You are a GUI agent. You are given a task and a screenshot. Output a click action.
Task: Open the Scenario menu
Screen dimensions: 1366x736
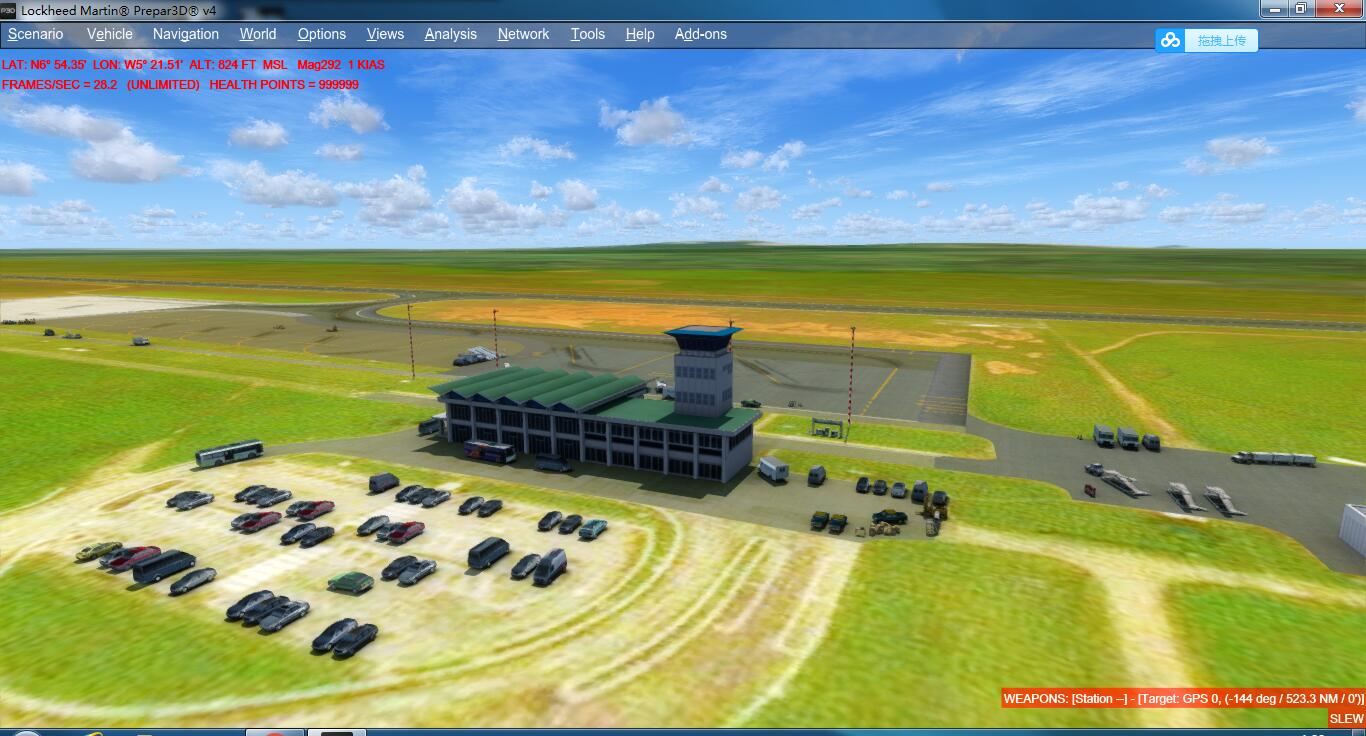coord(35,33)
